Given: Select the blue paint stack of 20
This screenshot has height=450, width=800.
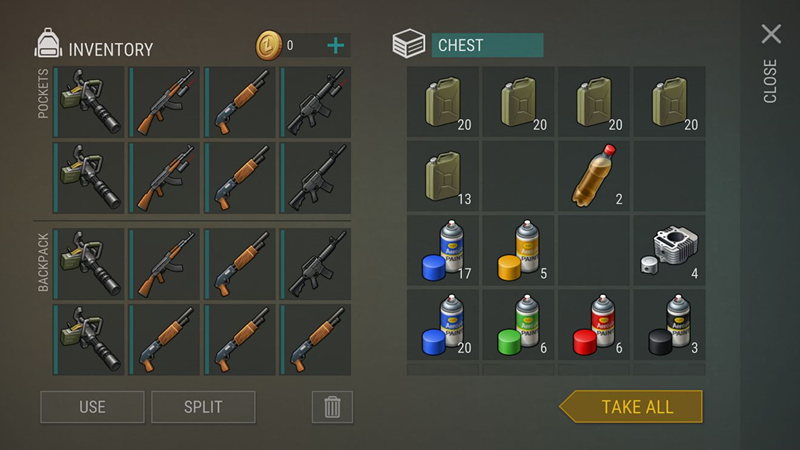Looking at the screenshot, I should coord(444,325).
